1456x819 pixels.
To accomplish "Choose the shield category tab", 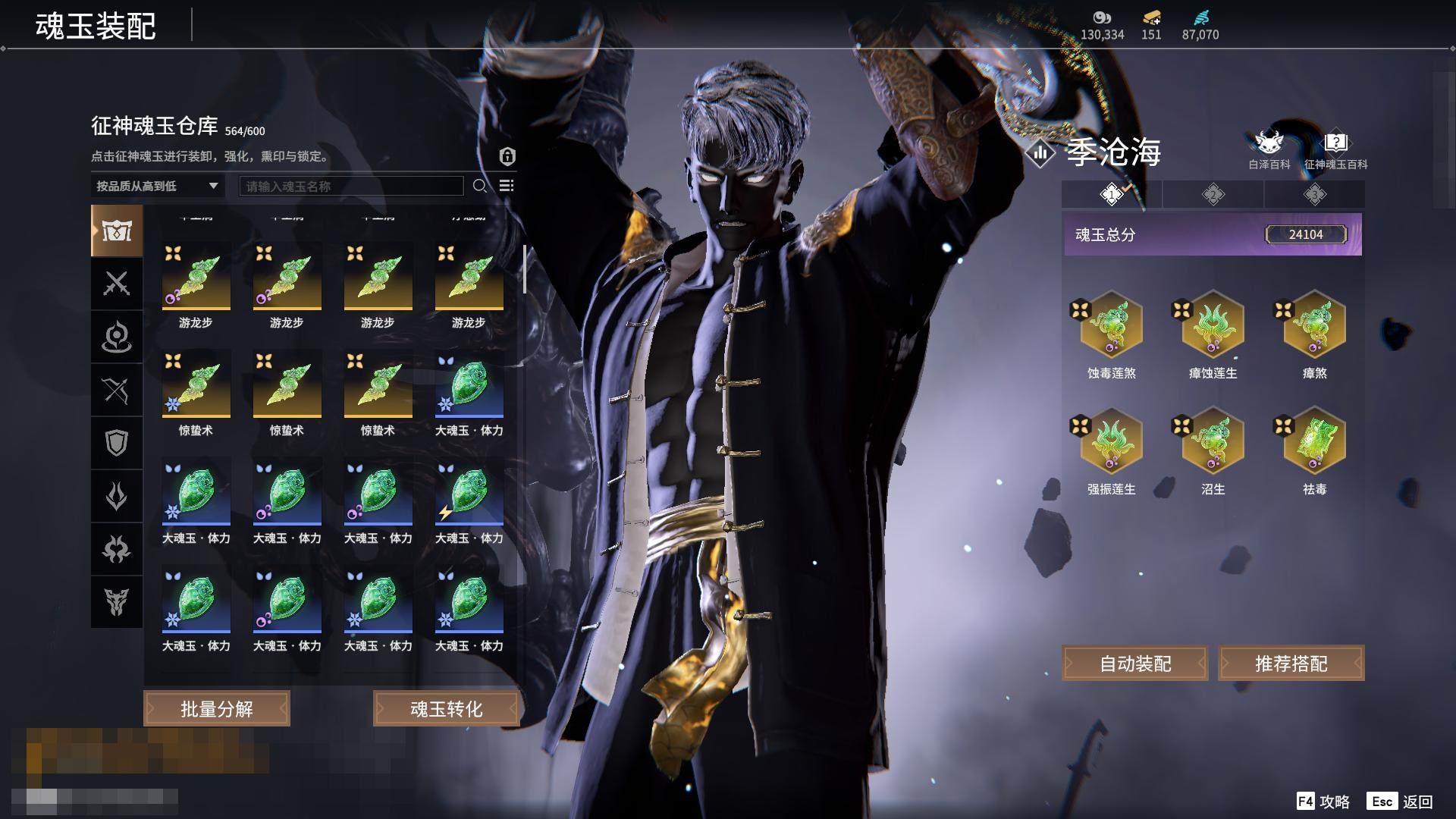I will [x=116, y=443].
